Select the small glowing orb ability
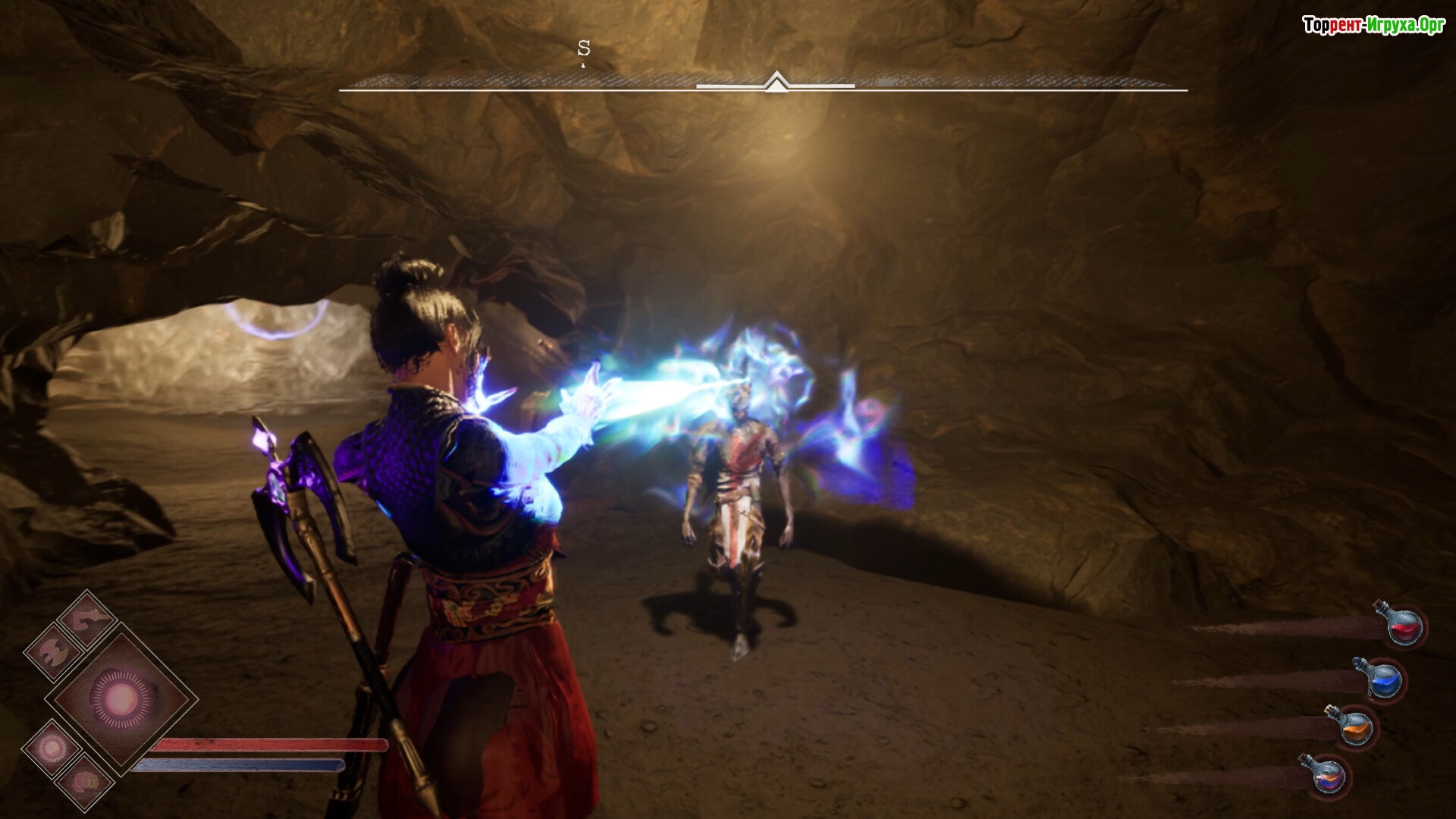The width and height of the screenshot is (1456, 819). pyautogui.click(x=52, y=748)
